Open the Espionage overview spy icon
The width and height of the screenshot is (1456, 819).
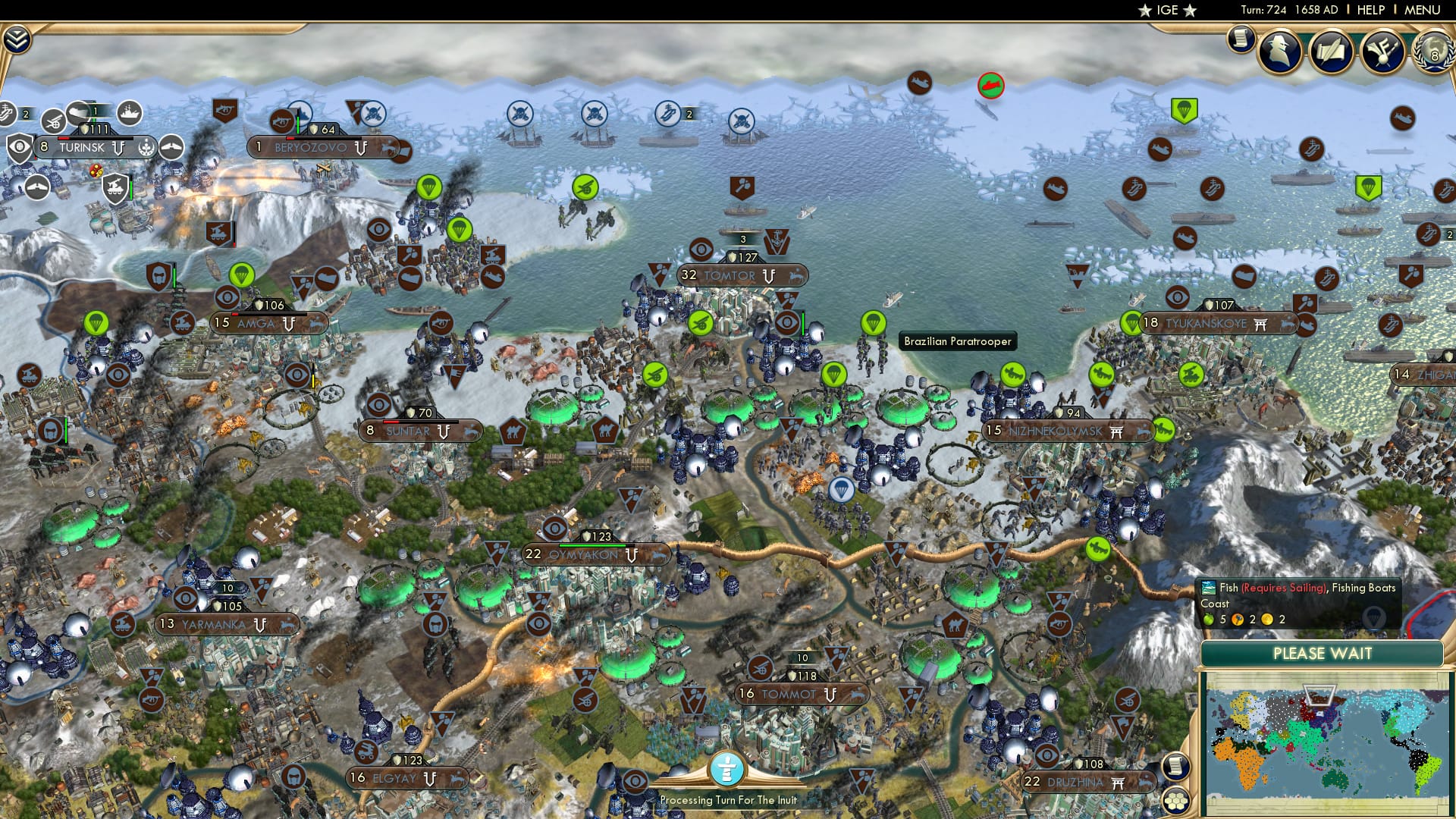click(1279, 51)
